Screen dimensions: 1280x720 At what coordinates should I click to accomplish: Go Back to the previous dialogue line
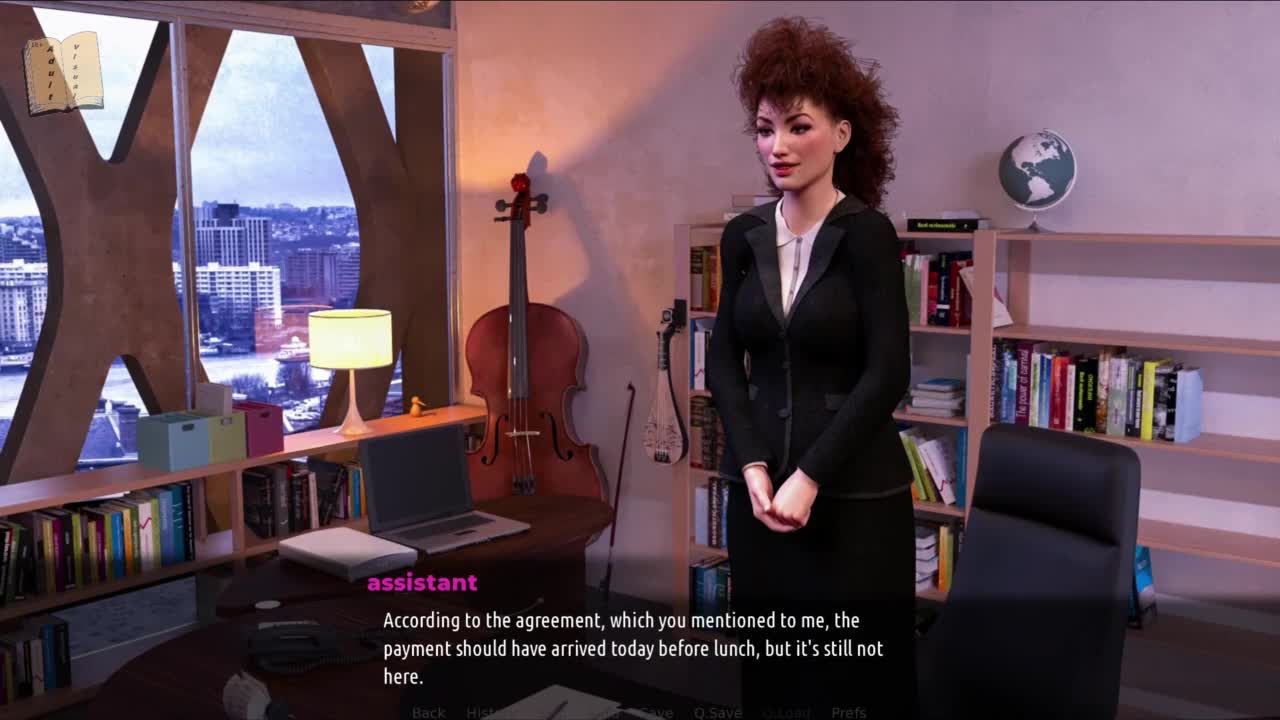tap(428, 712)
